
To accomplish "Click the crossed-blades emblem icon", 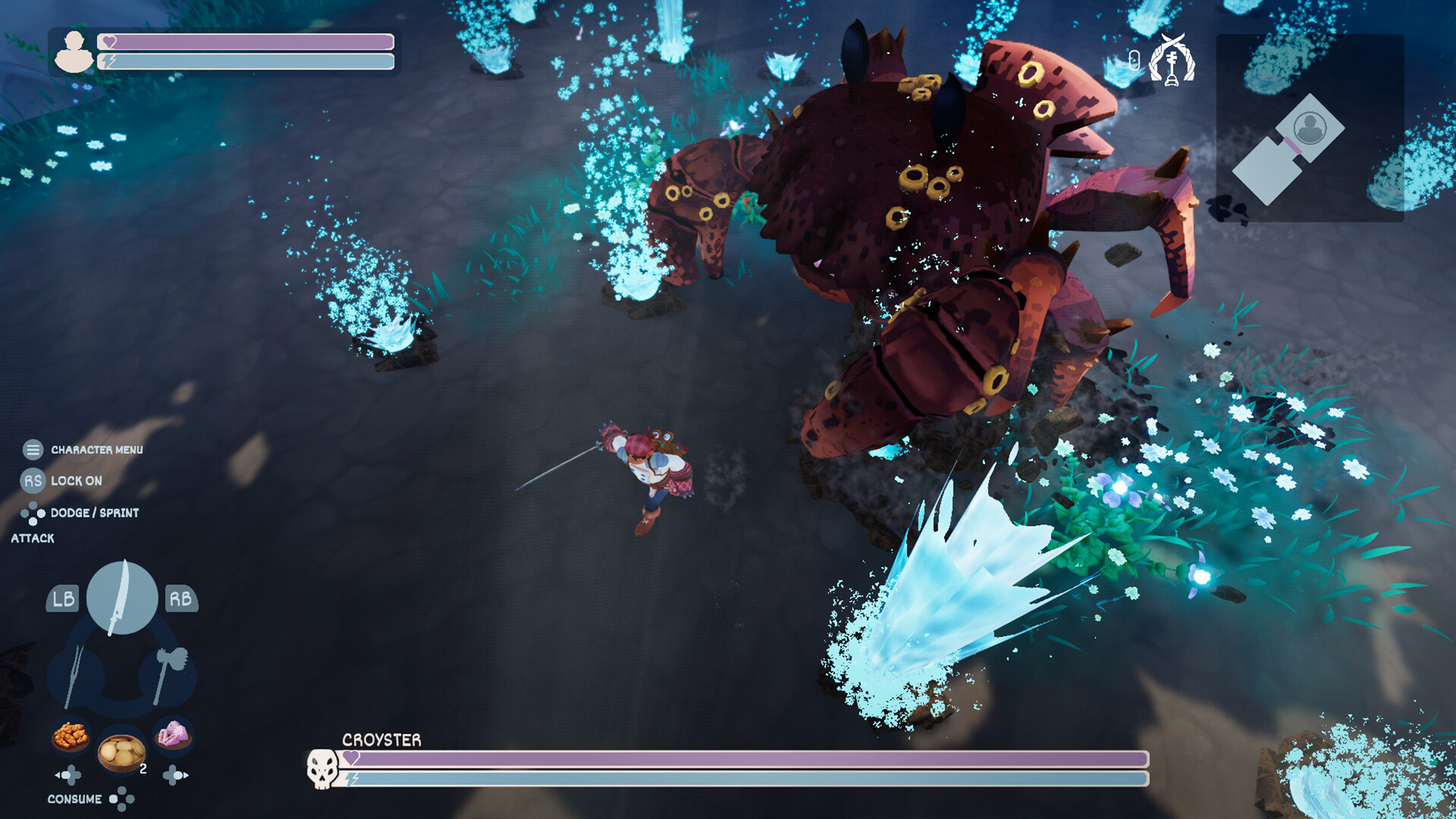I will point(1172,60).
